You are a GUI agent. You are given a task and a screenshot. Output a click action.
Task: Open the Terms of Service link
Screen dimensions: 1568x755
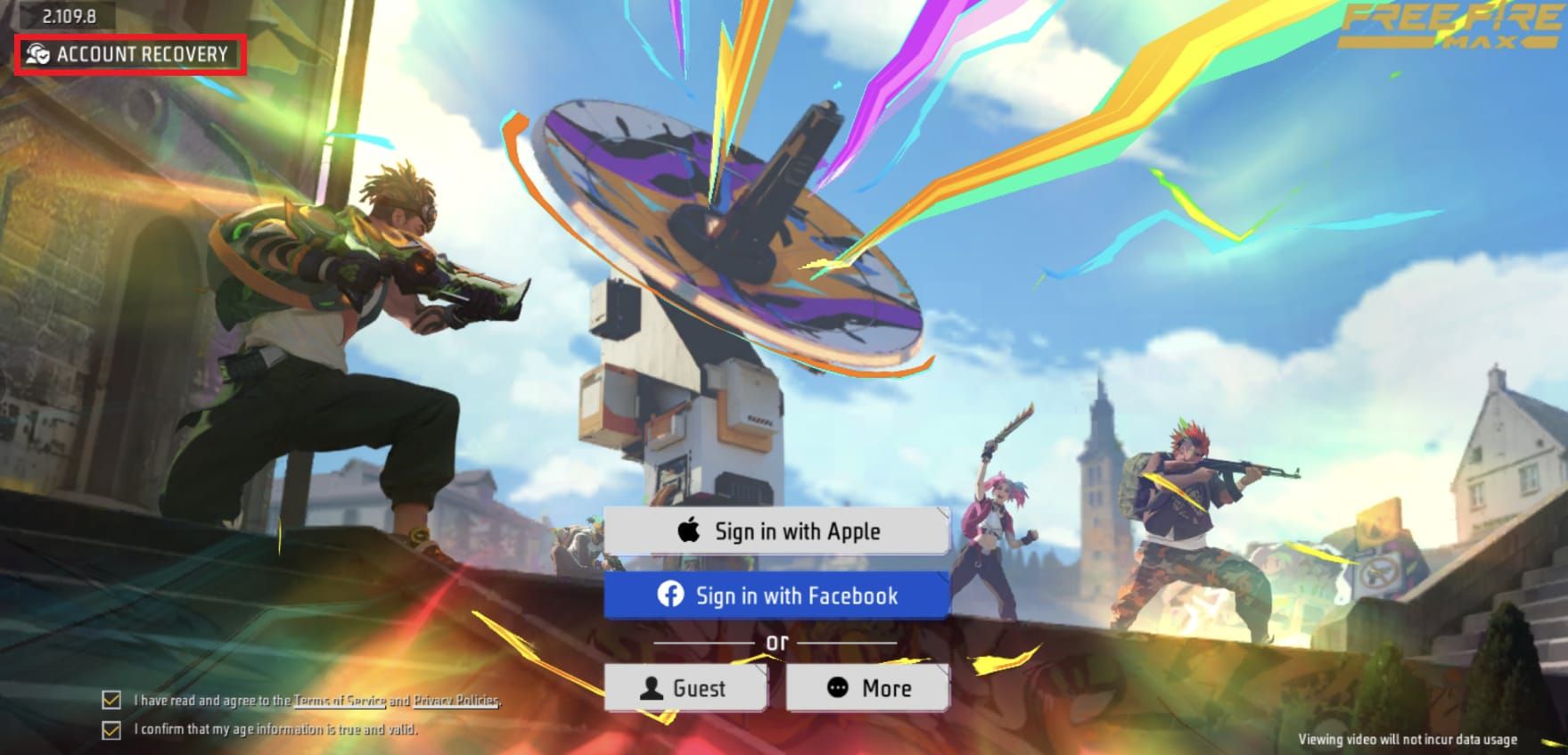pyautogui.click(x=339, y=701)
